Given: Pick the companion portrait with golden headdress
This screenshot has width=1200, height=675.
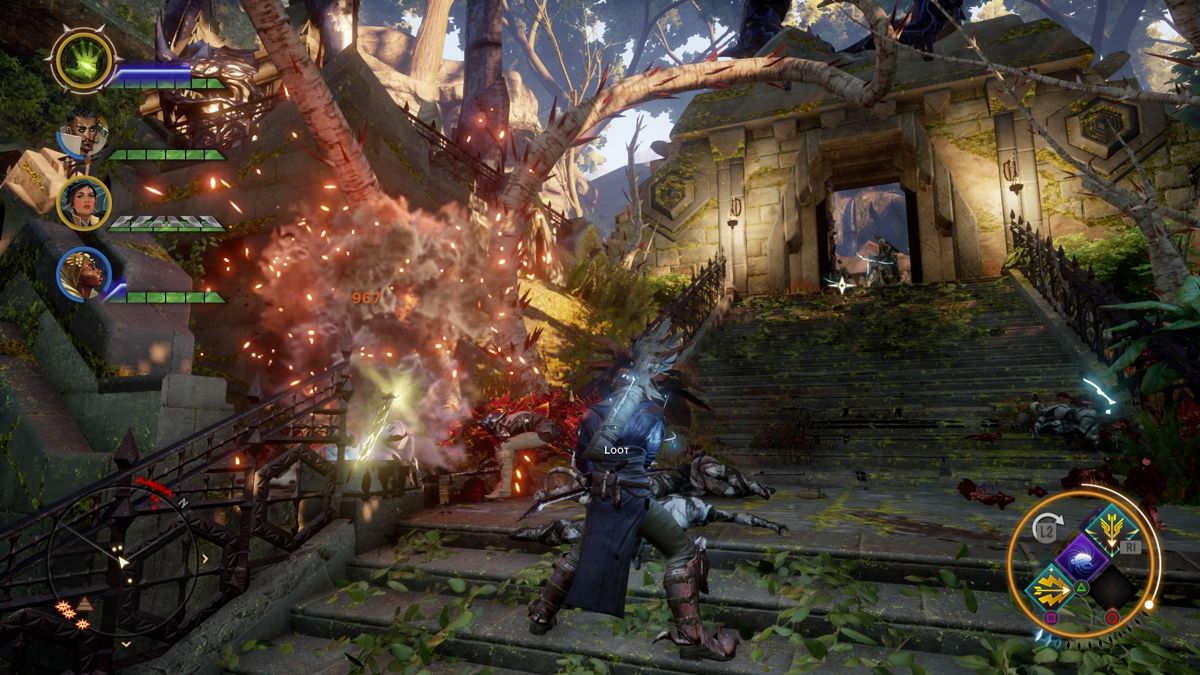Looking at the screenshot, I should [x=84, y=275].
